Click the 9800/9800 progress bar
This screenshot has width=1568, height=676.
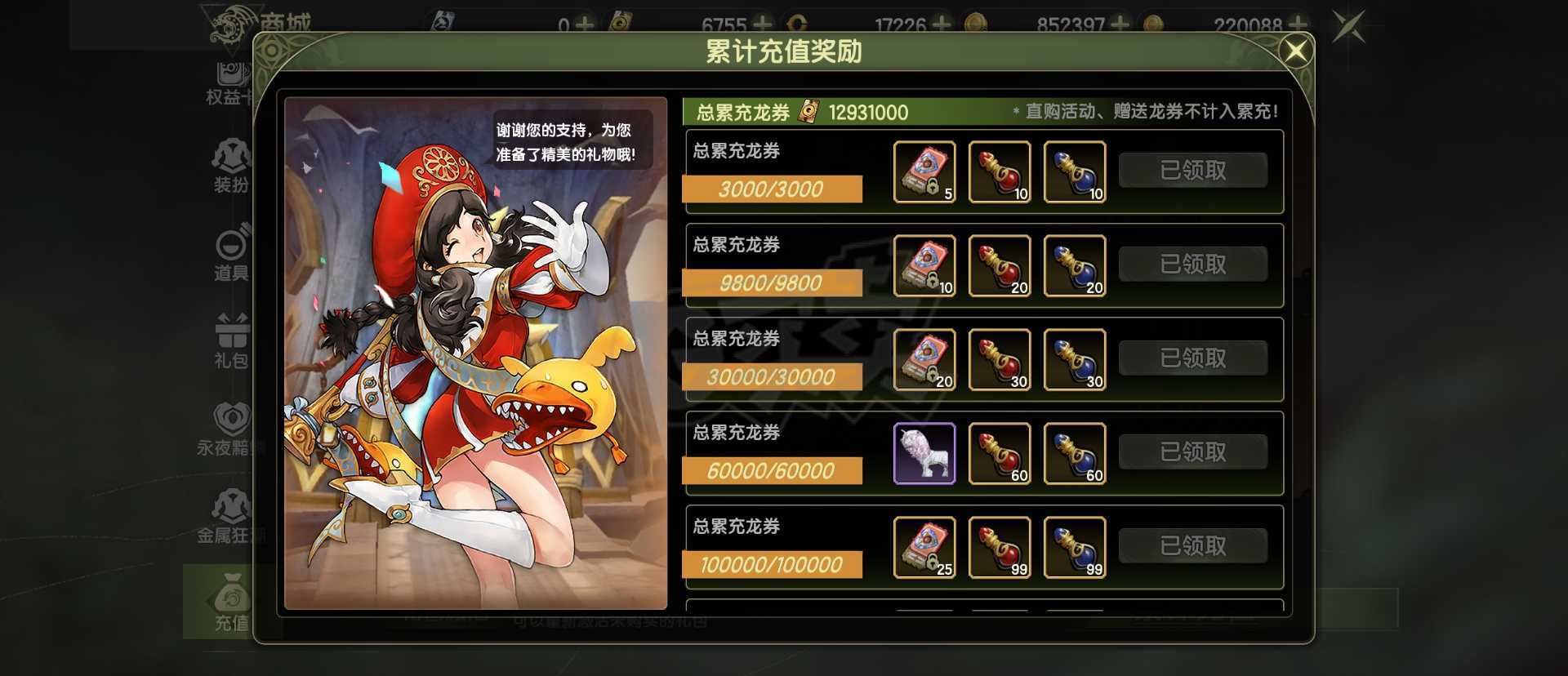point(771,283)
